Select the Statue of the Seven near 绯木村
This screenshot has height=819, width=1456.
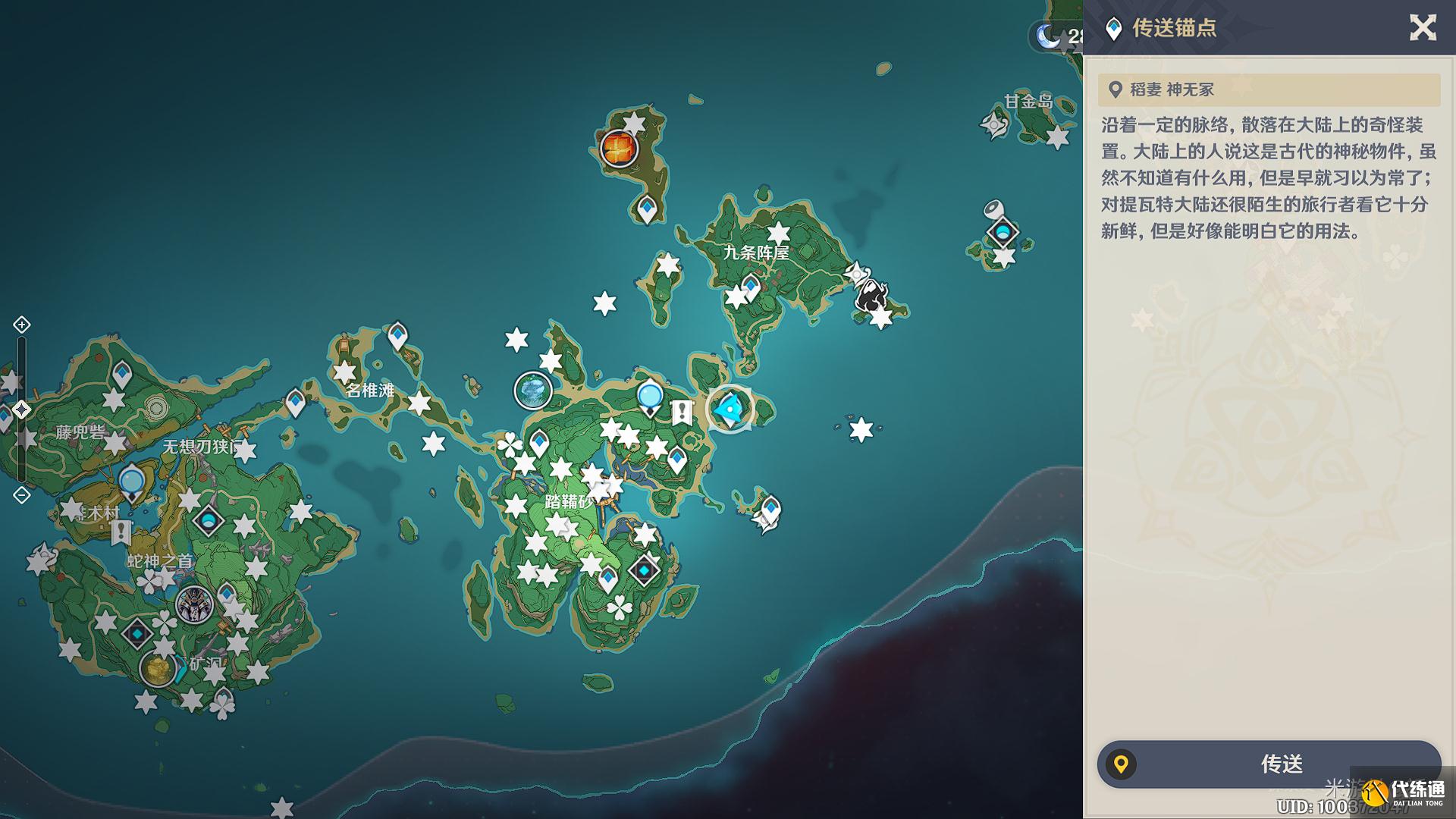[132, 482]
